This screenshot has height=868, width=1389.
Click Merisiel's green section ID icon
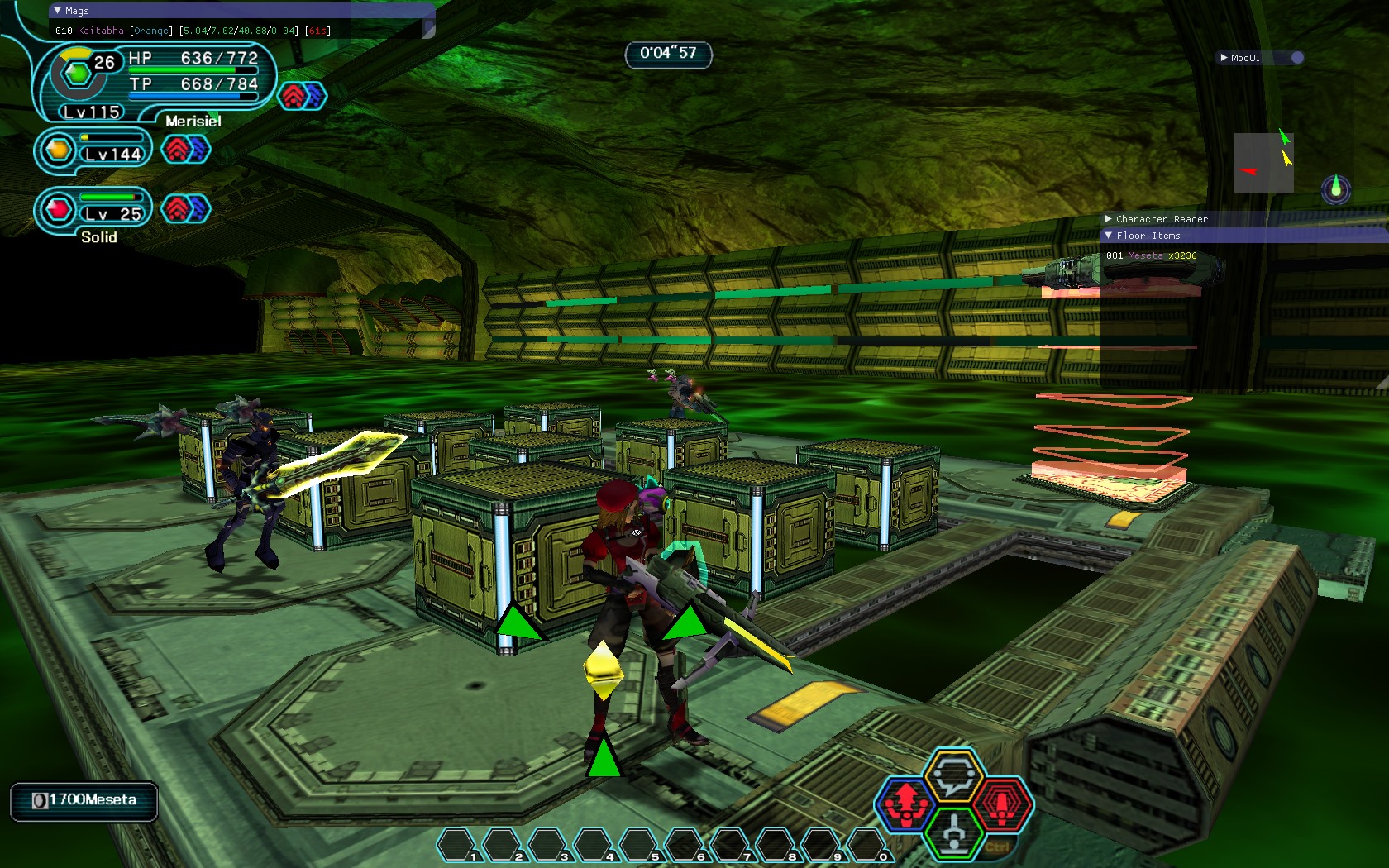coord(78,74)
